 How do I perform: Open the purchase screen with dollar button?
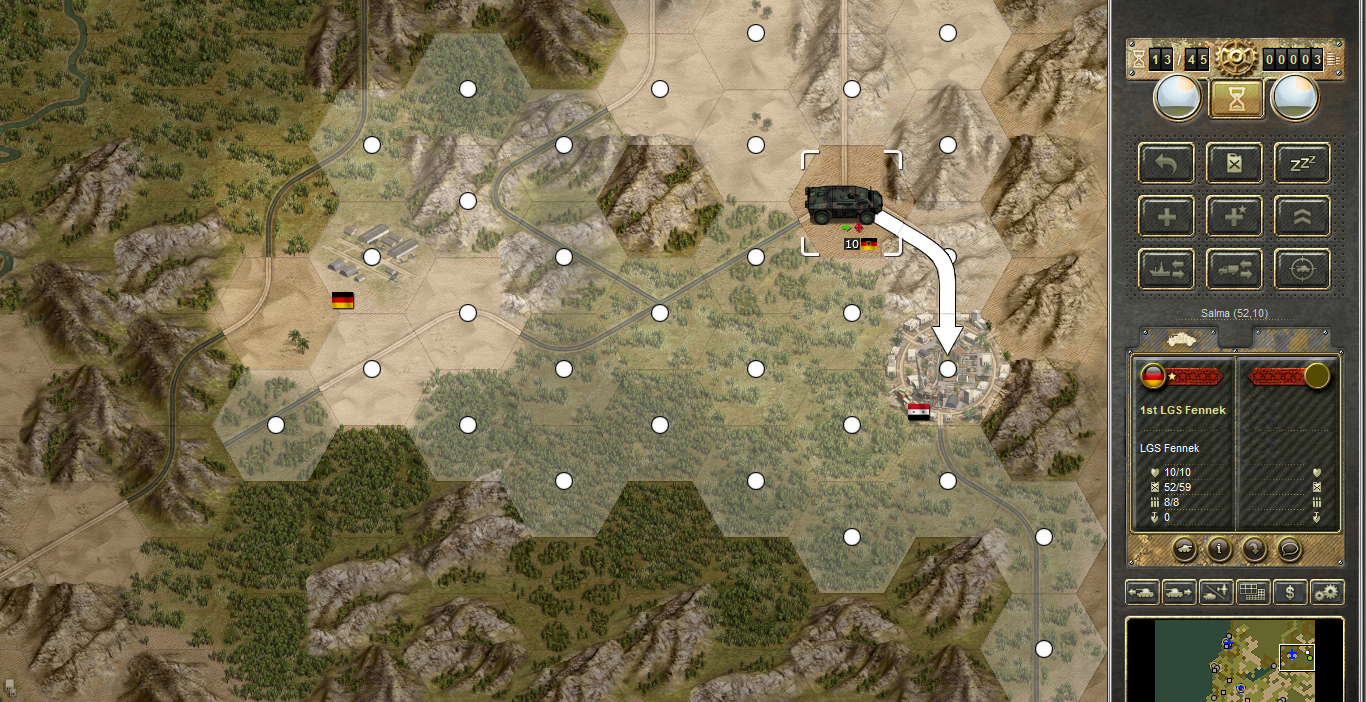[1290, 592]
